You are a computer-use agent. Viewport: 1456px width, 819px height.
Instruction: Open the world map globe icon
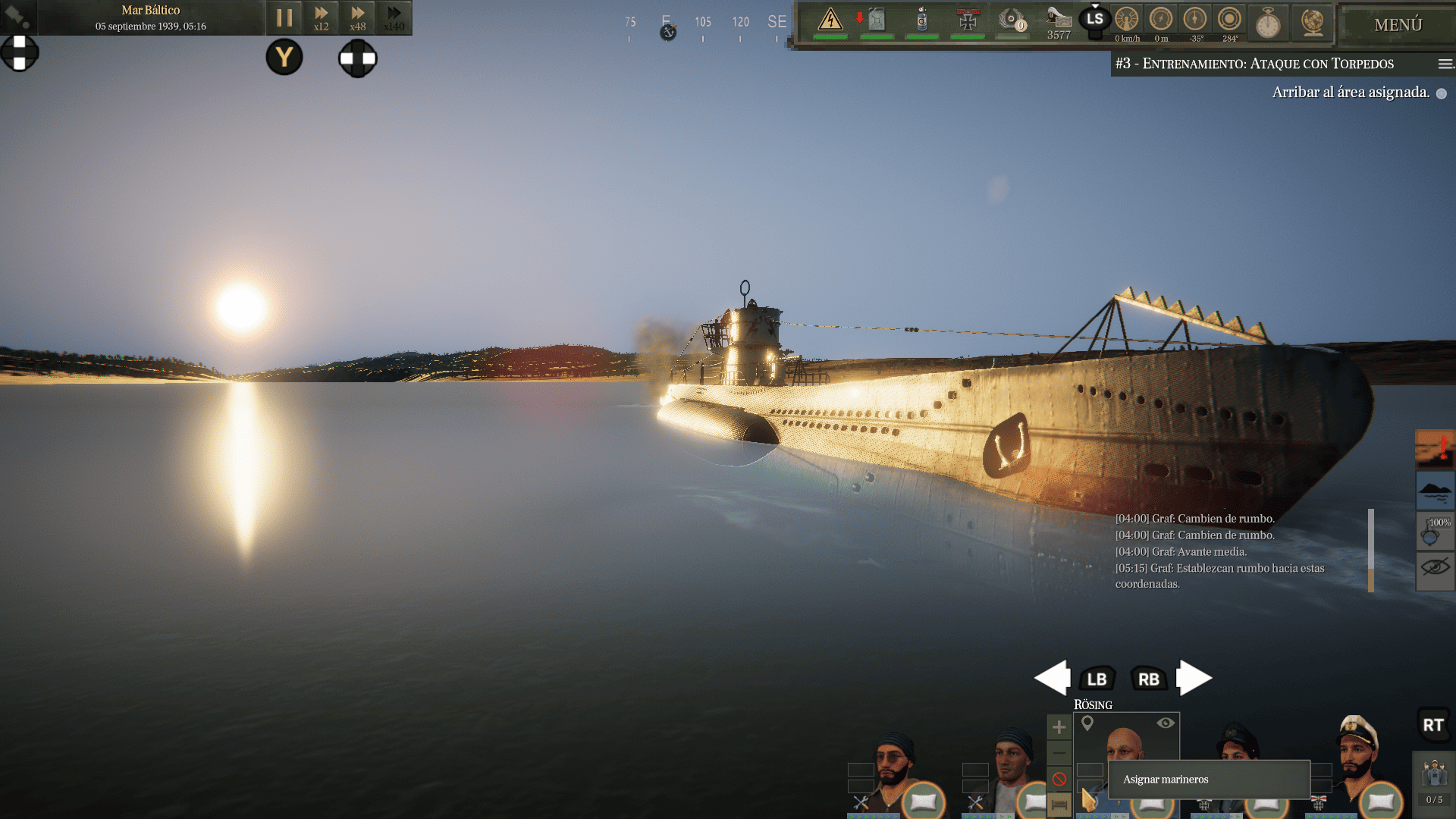tap(1312, 23)
